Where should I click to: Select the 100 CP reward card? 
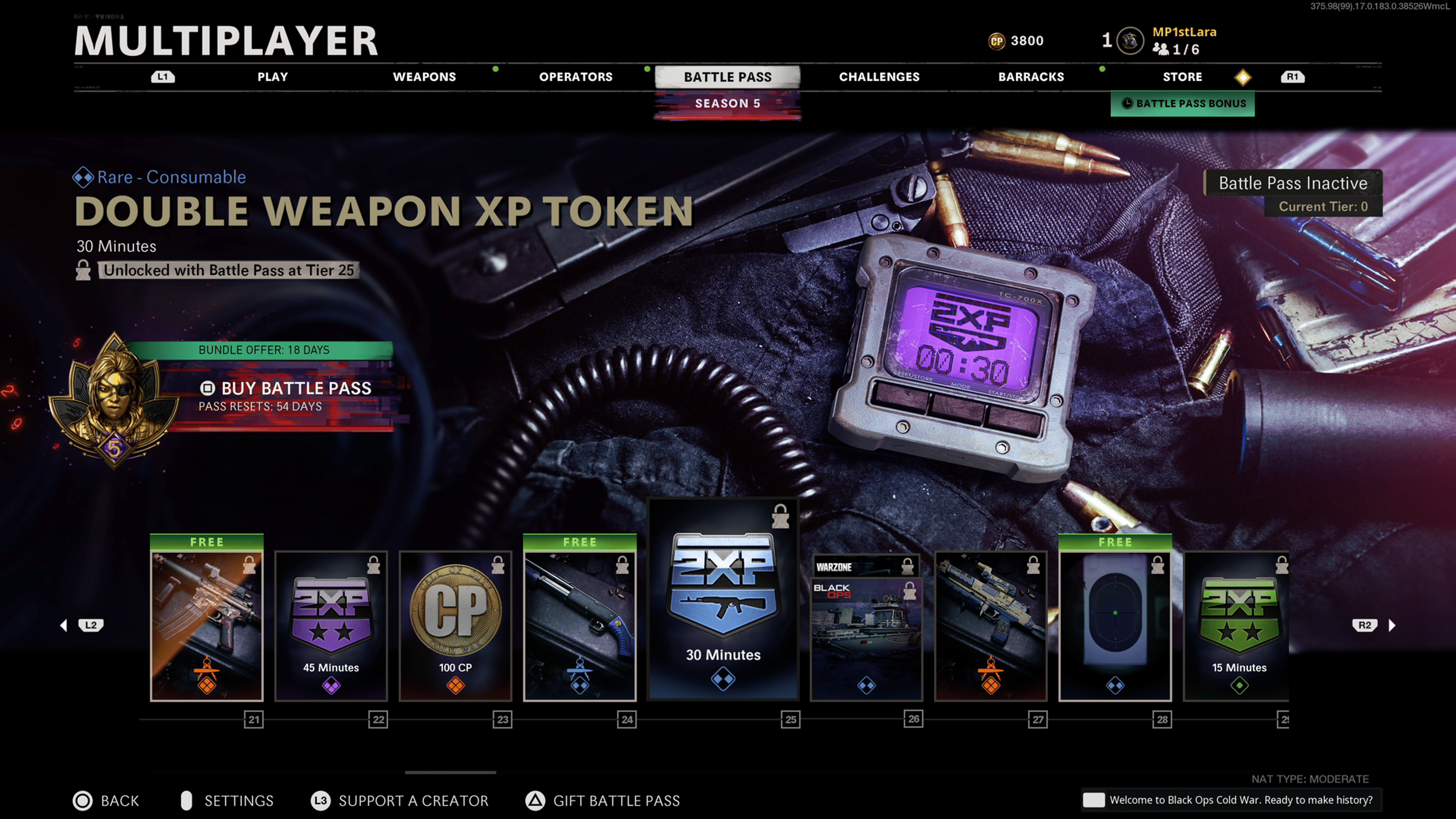[x=455, y=624]
